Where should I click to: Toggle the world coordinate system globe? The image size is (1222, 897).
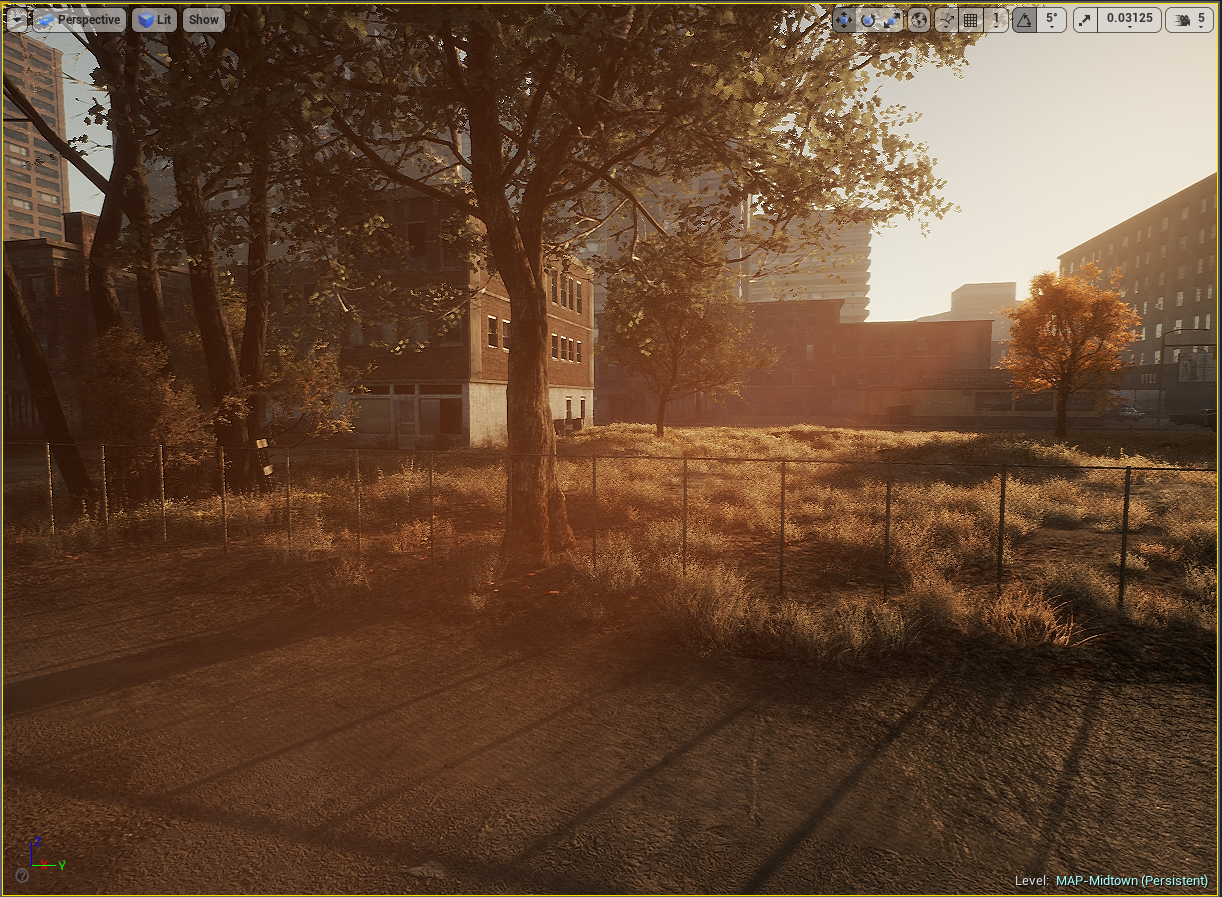pos(919,19)
